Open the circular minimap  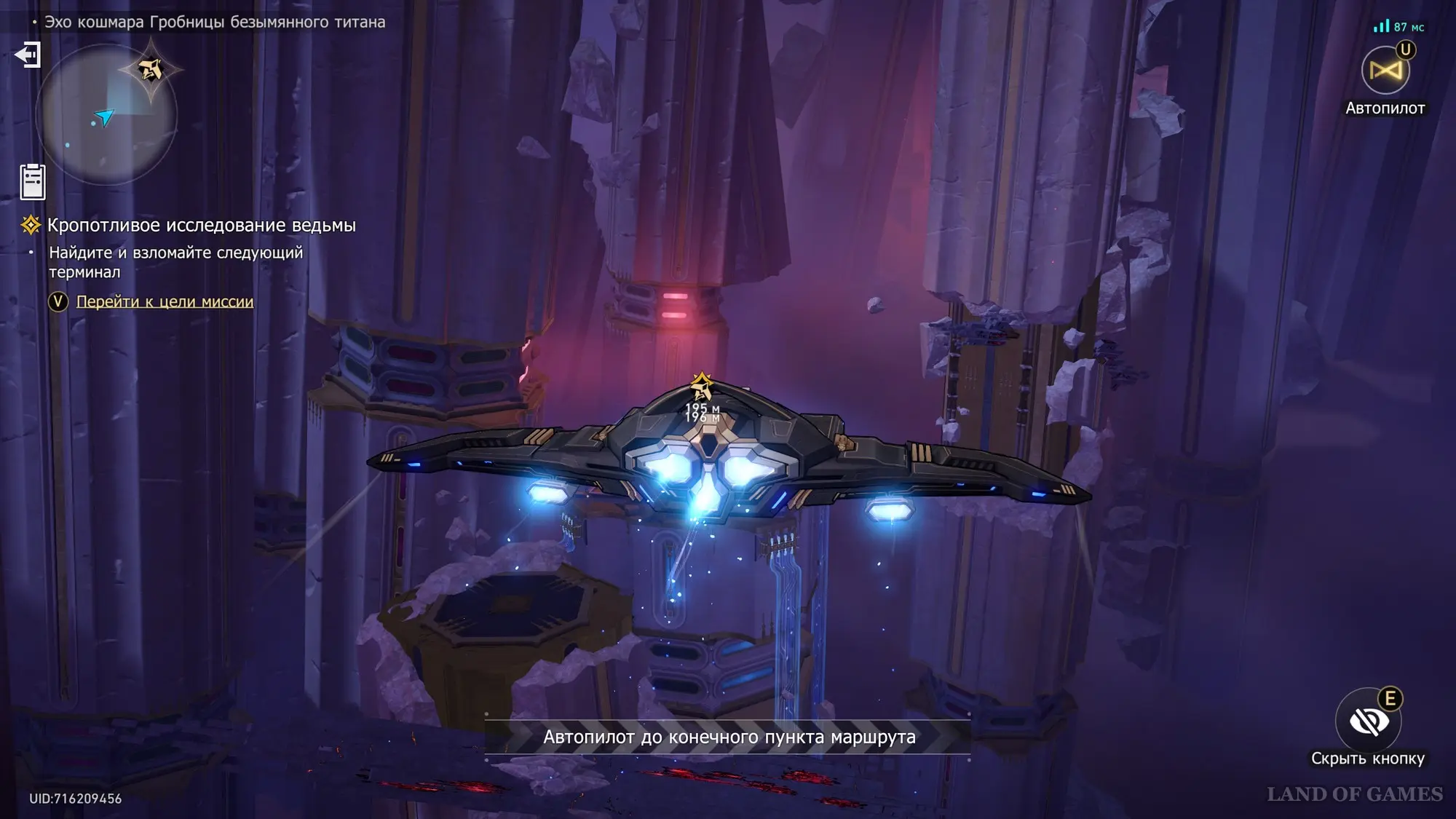tap(106, 115)
